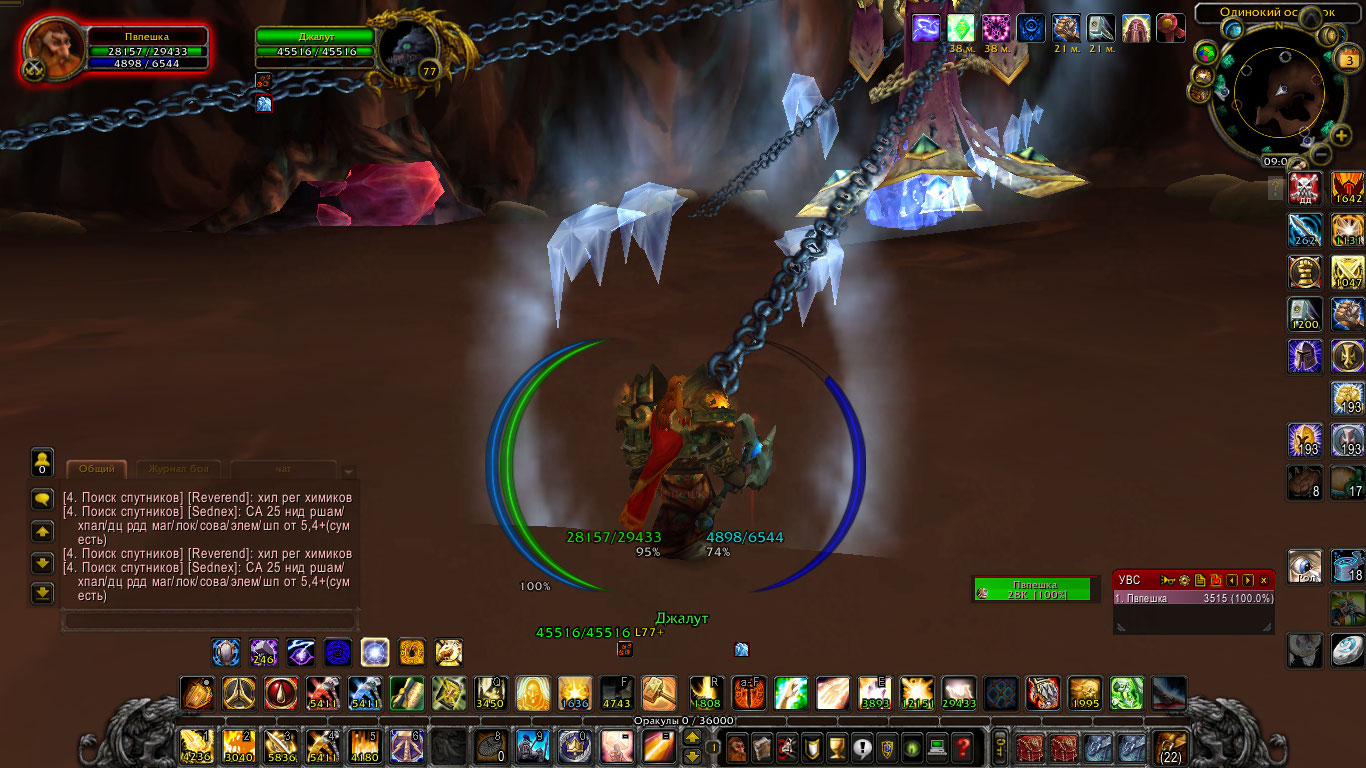Use the golden hammer ability on action bar
This screenshot has width=1366, height=768.
click(659, 692)
